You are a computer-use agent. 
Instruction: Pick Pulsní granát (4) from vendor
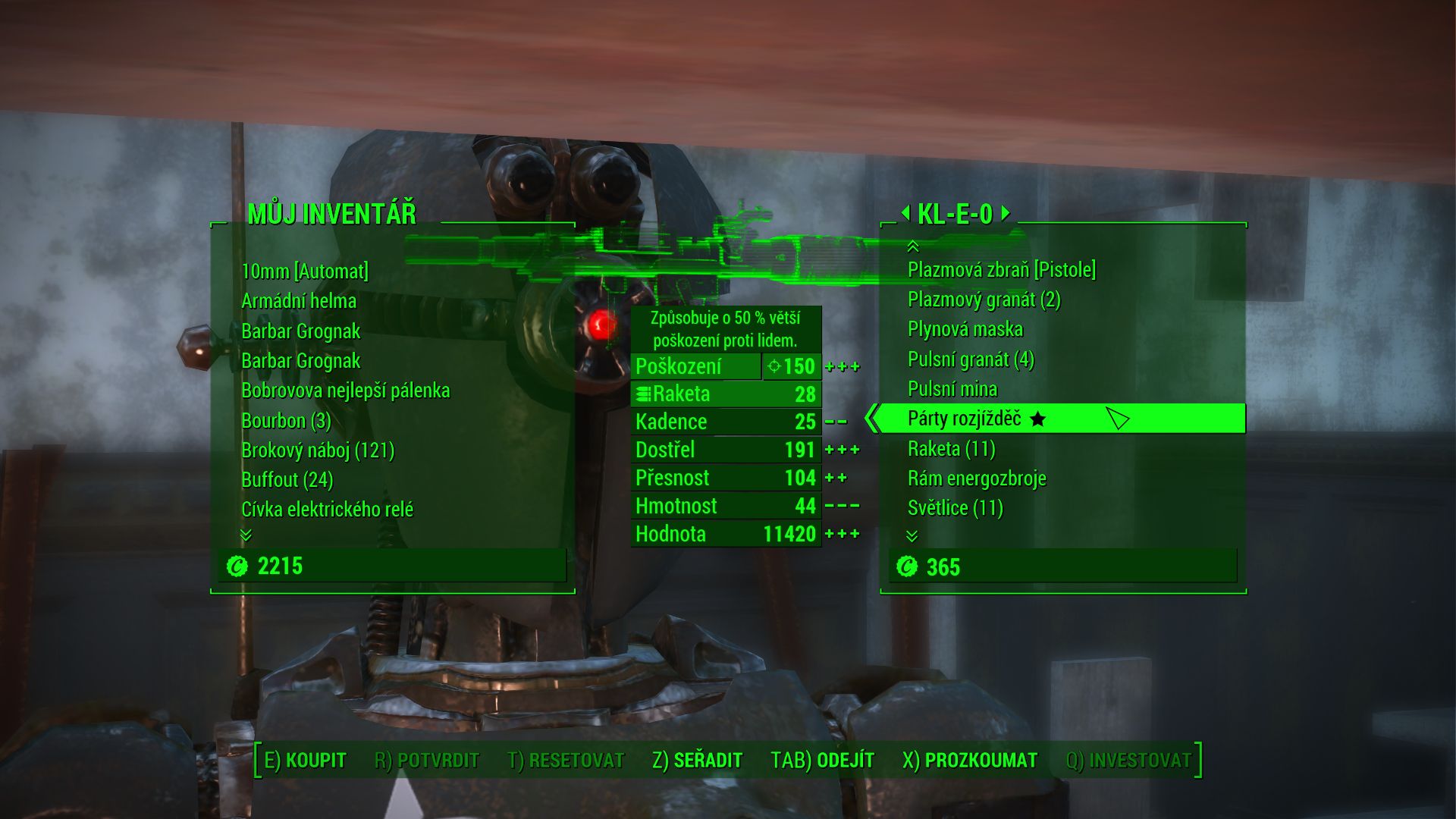pyautogui.click(x=971, y=359)
